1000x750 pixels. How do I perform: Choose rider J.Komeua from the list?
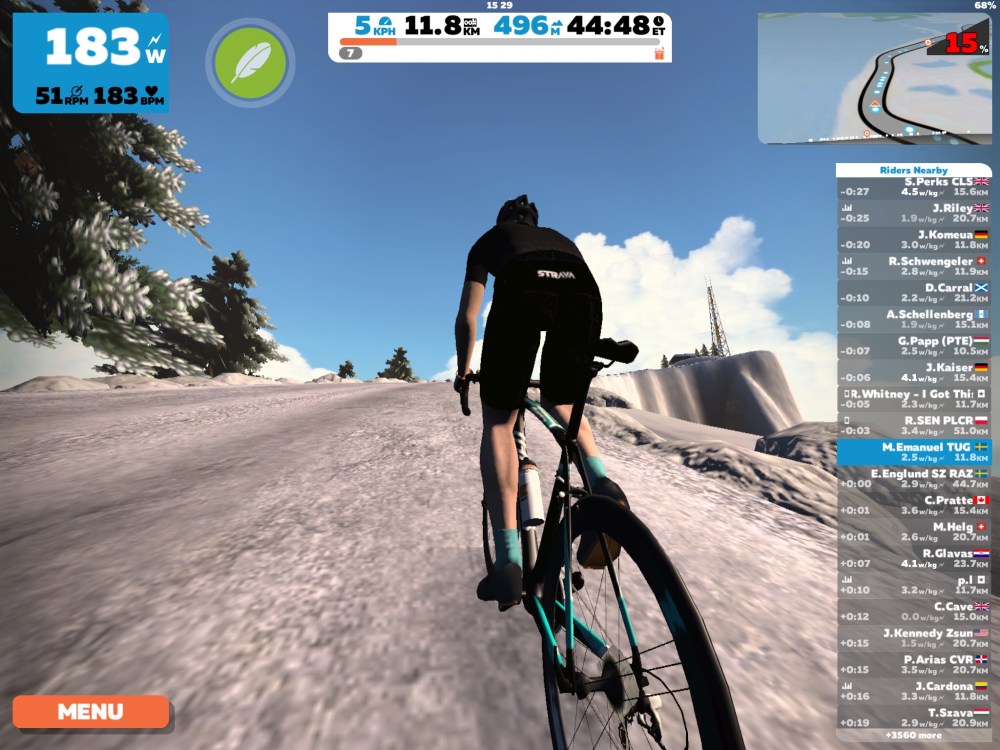tap(914, 240)
